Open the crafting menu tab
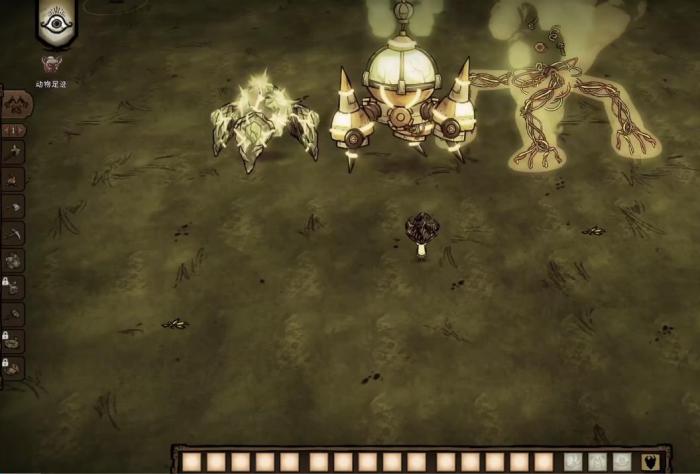Image resolution: width=700 pixels, height=474 pixels. [x=17, y=104]
